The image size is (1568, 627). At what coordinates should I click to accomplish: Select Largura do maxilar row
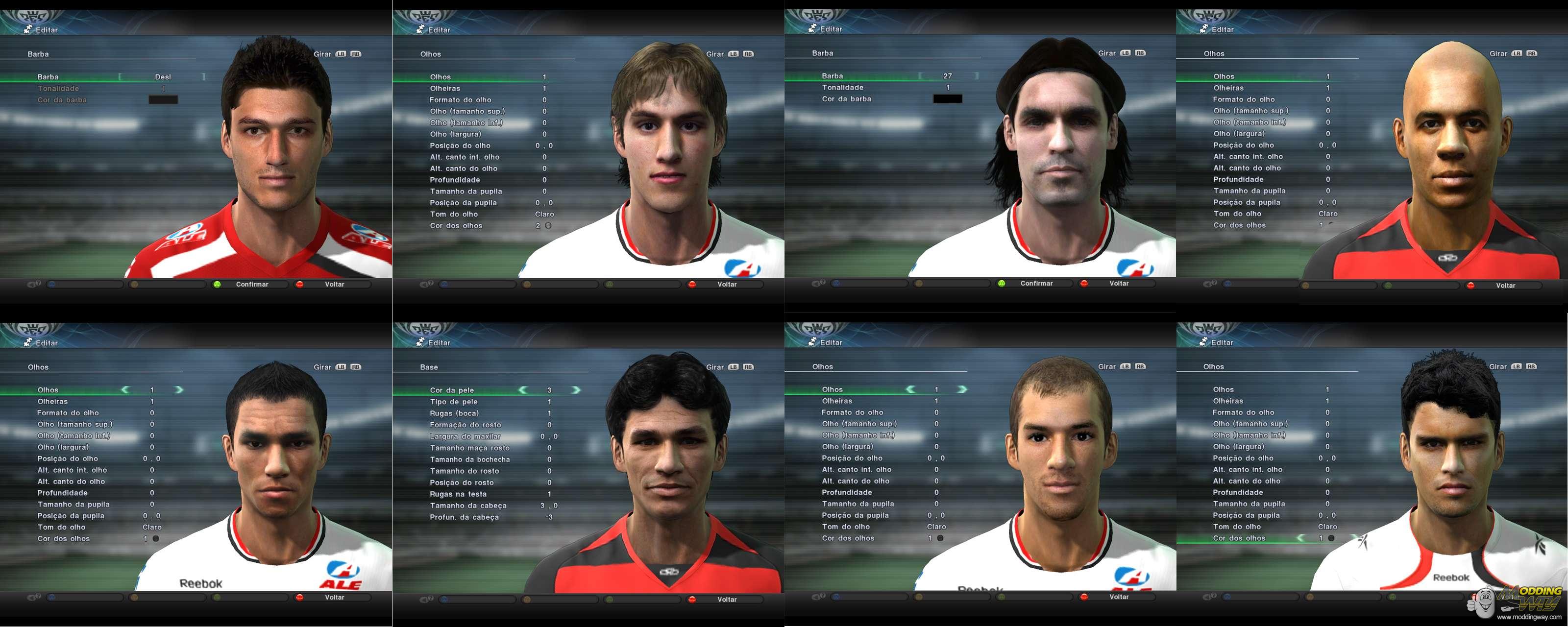point(465,436)
